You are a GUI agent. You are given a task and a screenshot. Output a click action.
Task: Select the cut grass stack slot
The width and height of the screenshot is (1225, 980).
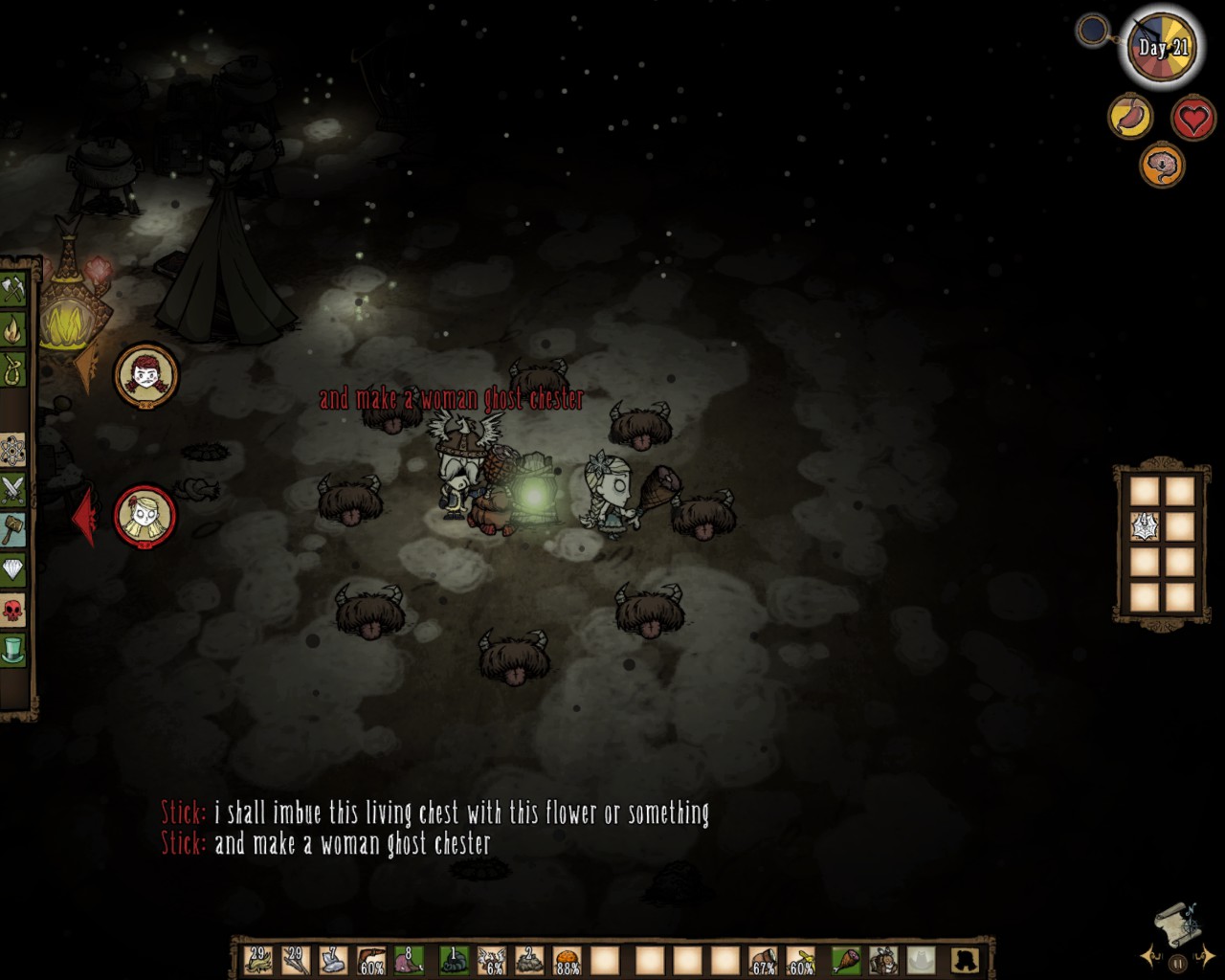coord(258,959)
